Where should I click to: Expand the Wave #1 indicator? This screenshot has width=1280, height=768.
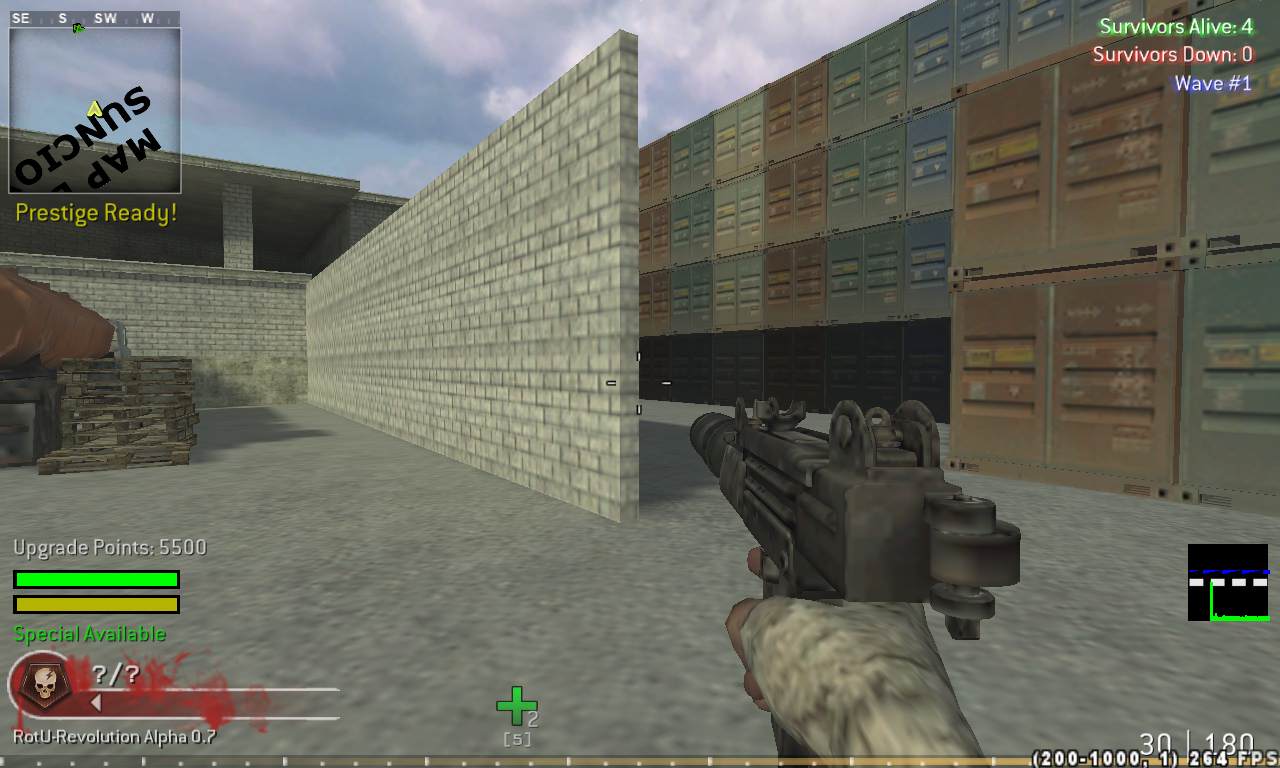[x=1213, y=83]
